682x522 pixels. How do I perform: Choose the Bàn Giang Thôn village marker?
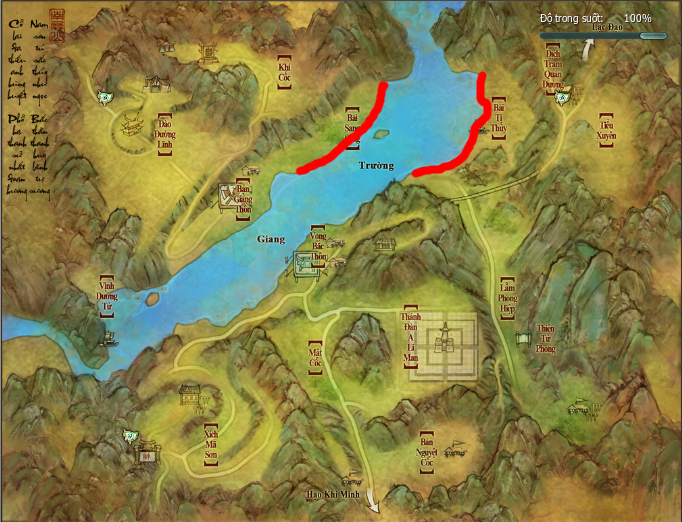pyautogui.click(x=241, y=197)
